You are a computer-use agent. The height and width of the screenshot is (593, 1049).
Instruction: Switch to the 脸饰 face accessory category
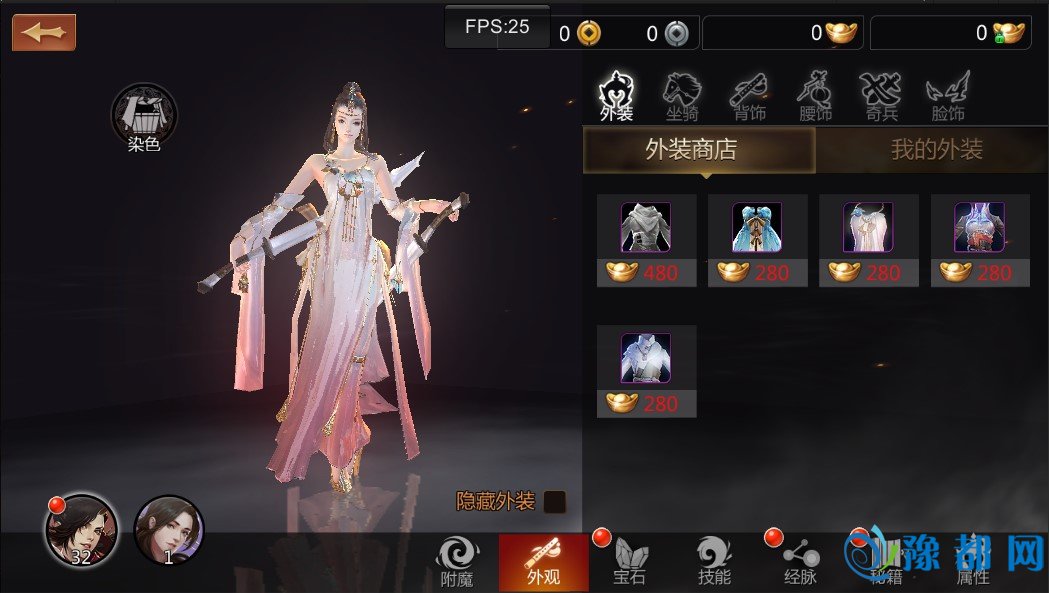click(x=947, y=97)
